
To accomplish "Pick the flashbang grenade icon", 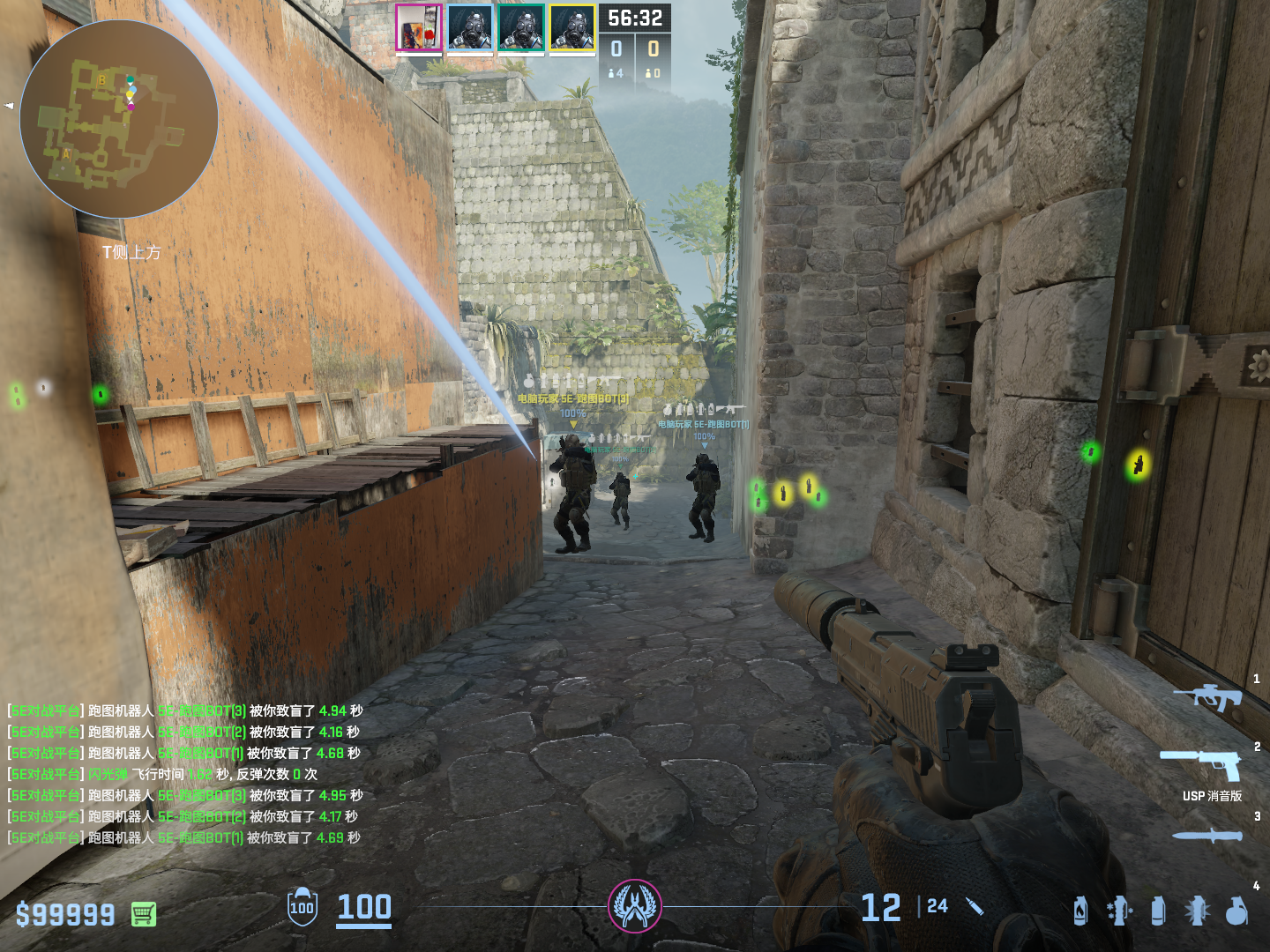I will tap(1197, 911).
